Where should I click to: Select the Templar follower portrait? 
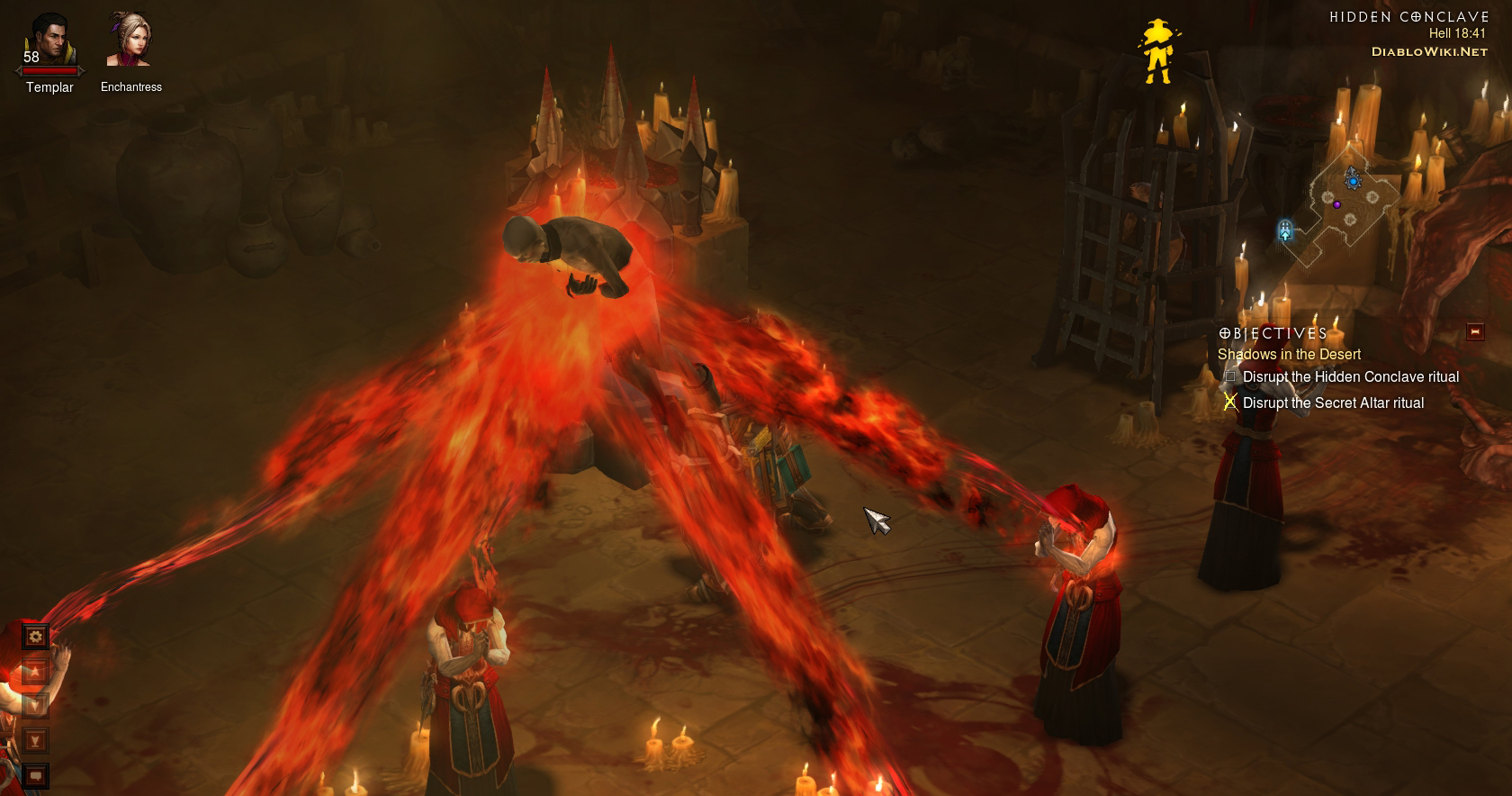[49, 41]
